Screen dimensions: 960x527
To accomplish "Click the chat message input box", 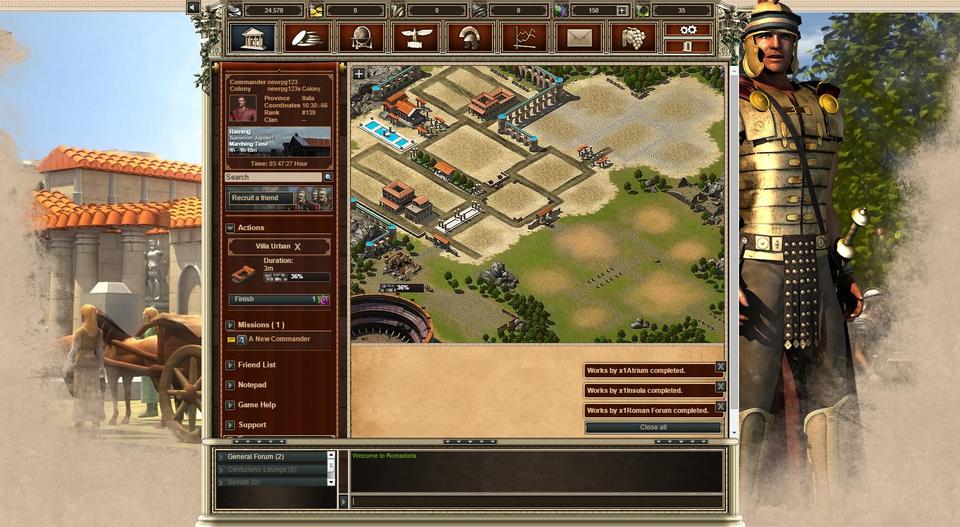I will pyautogui.click(x=535, y=500).
